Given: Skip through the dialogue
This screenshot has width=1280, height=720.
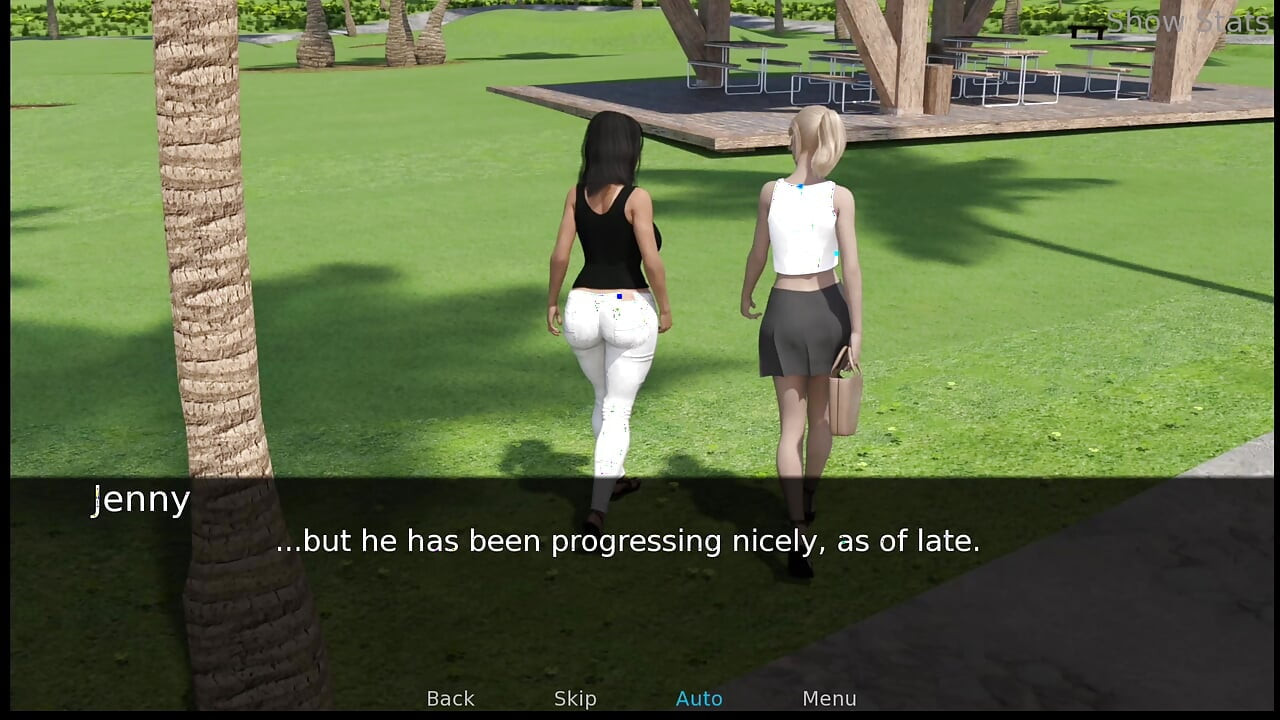Looking at the screenshot, I should click(x=575, y=699).
